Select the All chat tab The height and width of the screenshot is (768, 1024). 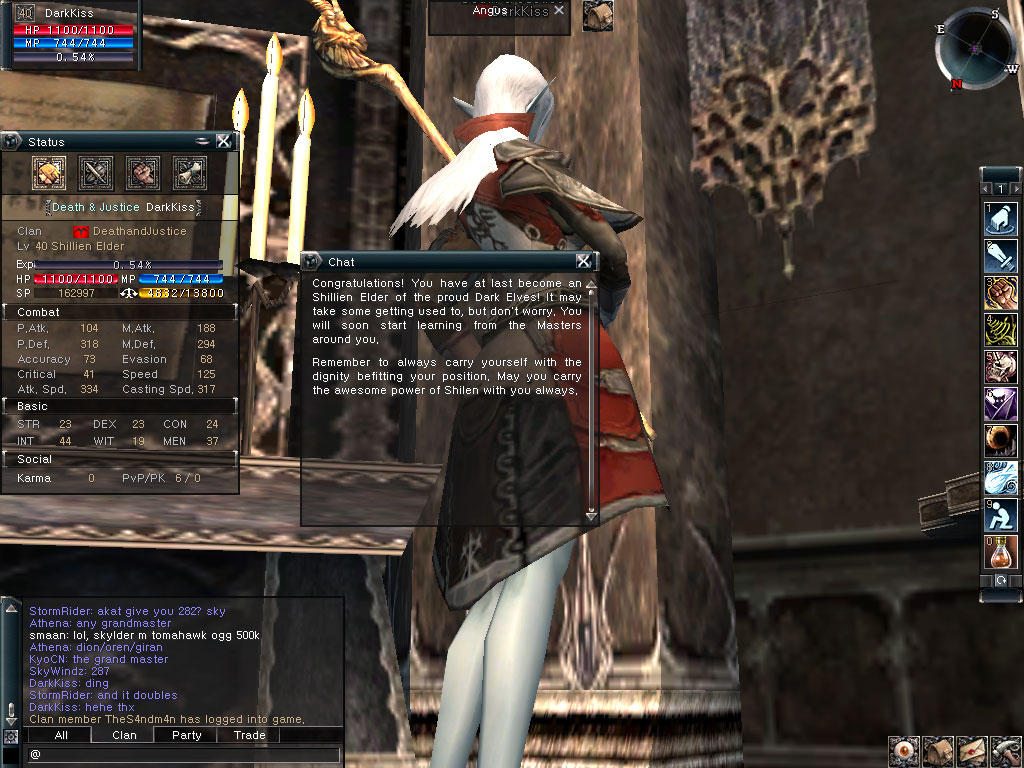(61, 735)
